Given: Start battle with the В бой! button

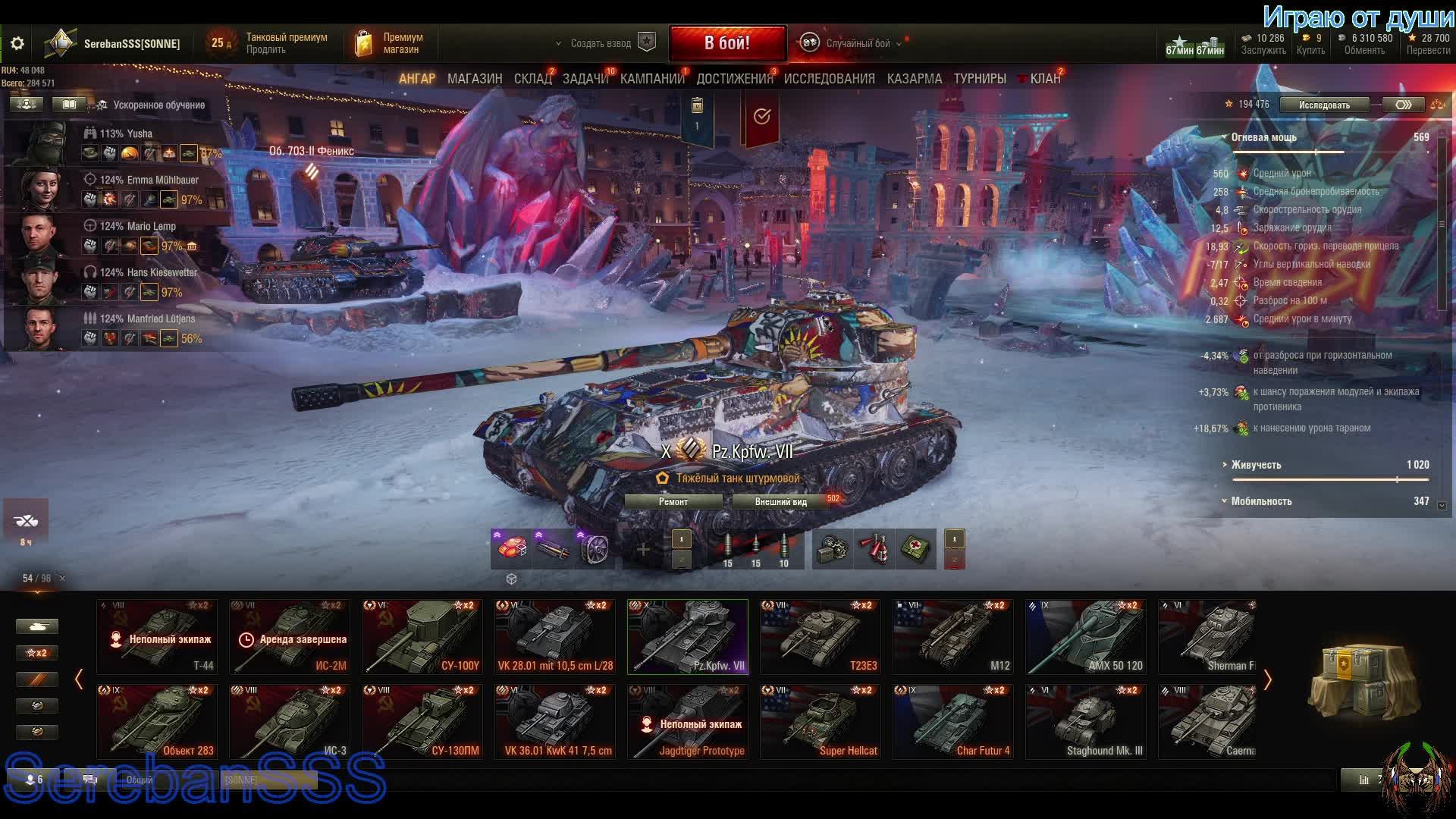Looking at the screenshot, I should click(726, 43).
